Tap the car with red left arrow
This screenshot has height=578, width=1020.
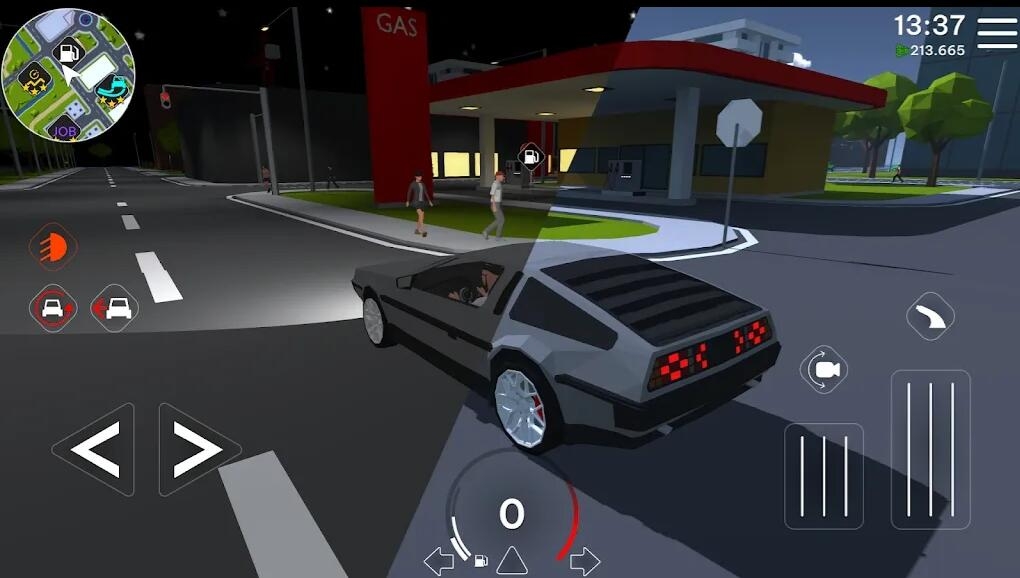(x=114, y=307)
